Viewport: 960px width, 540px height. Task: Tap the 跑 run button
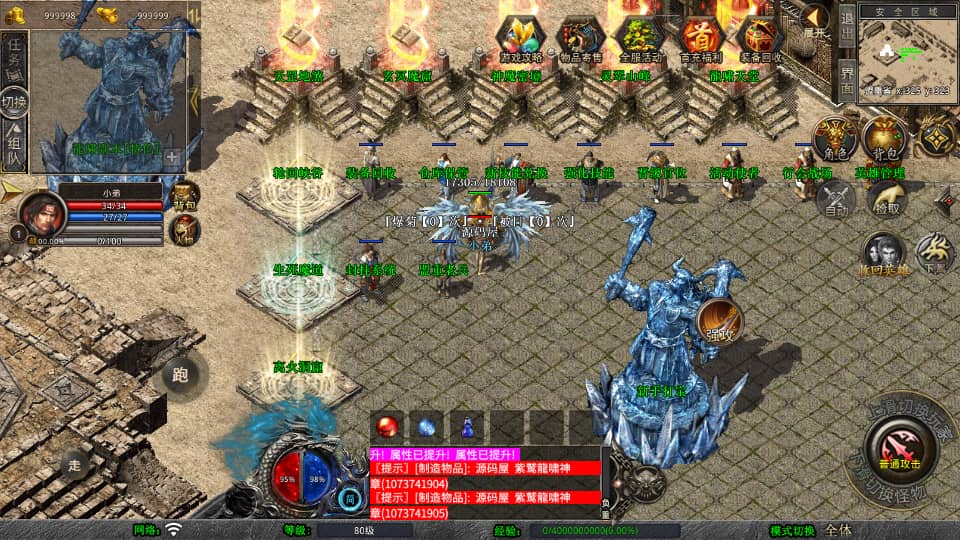point(181,375)
